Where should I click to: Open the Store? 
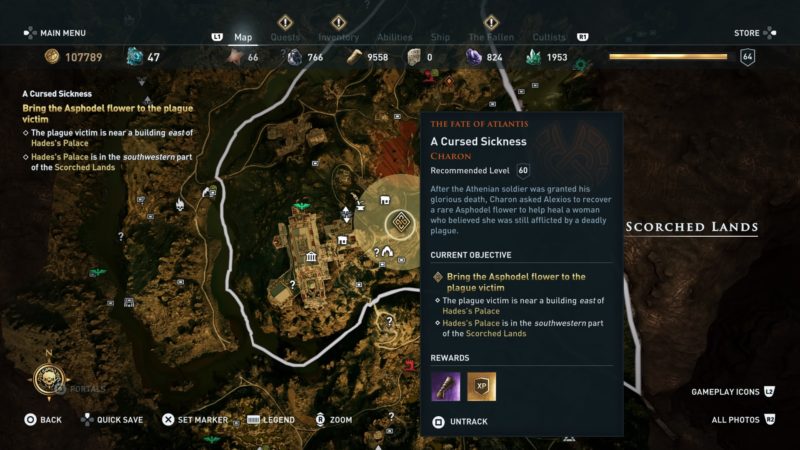746,33
